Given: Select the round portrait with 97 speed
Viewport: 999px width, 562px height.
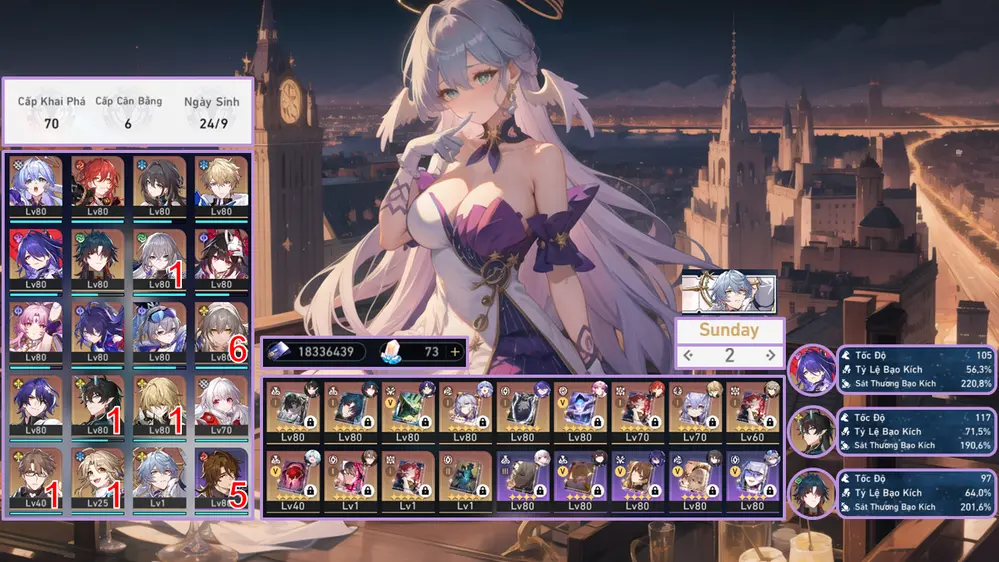Looking at the screenshot, I should click(x=812, y=494).
